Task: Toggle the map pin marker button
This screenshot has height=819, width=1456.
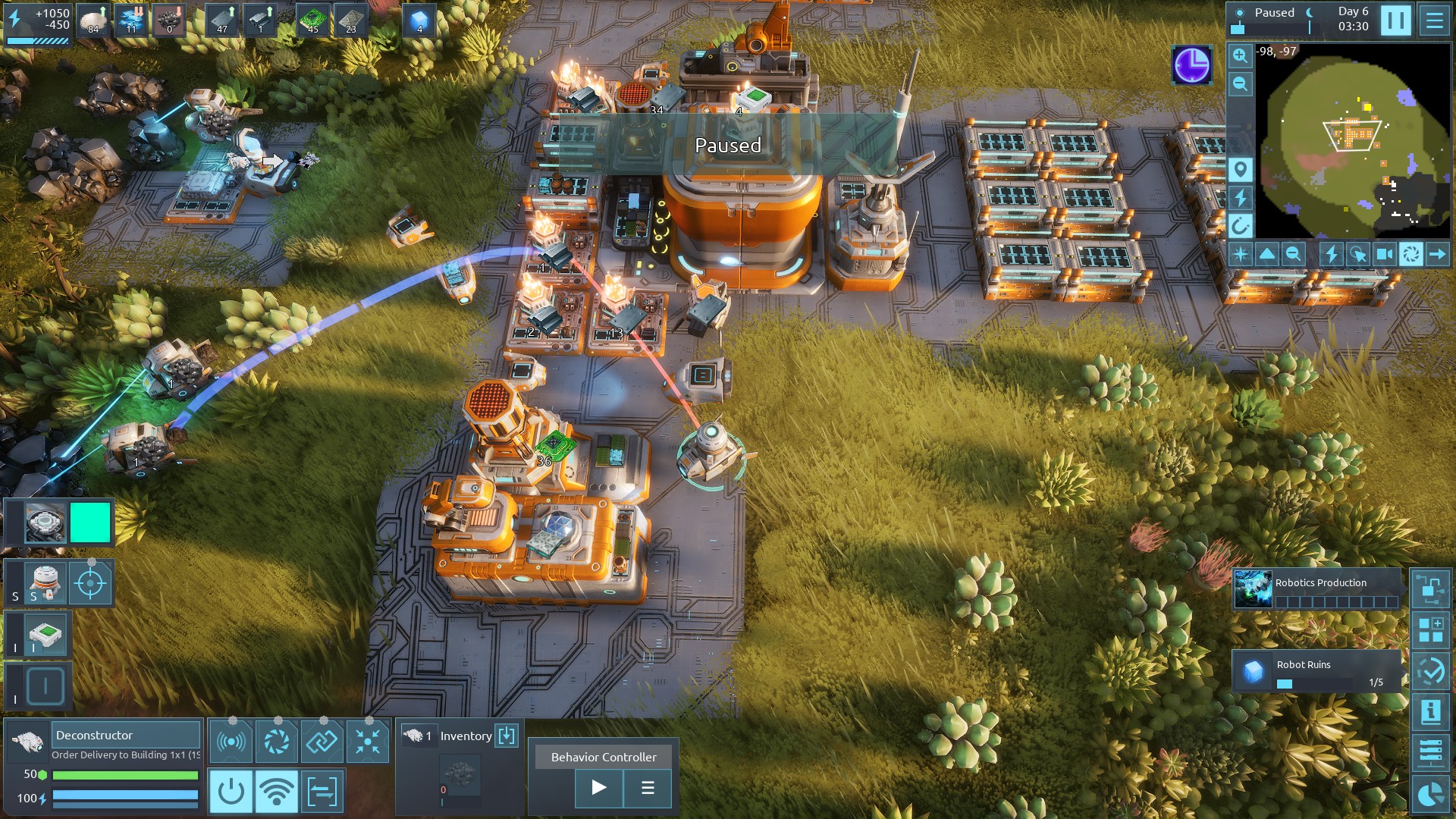Action: point(1240,169)
